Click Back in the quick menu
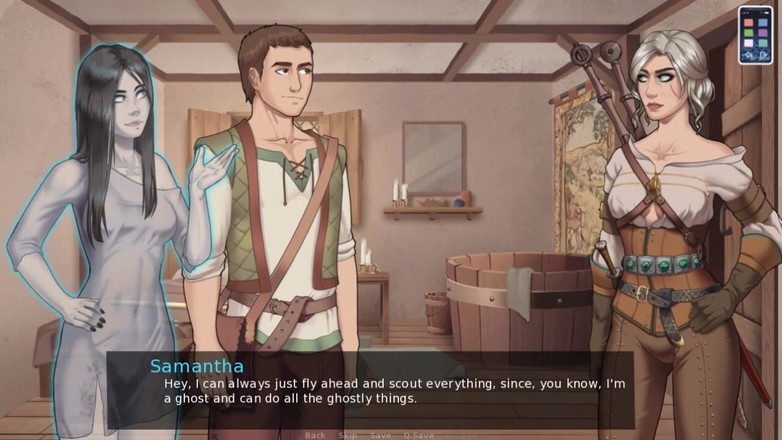Viewport: 782px width, 440px height. 315,435
